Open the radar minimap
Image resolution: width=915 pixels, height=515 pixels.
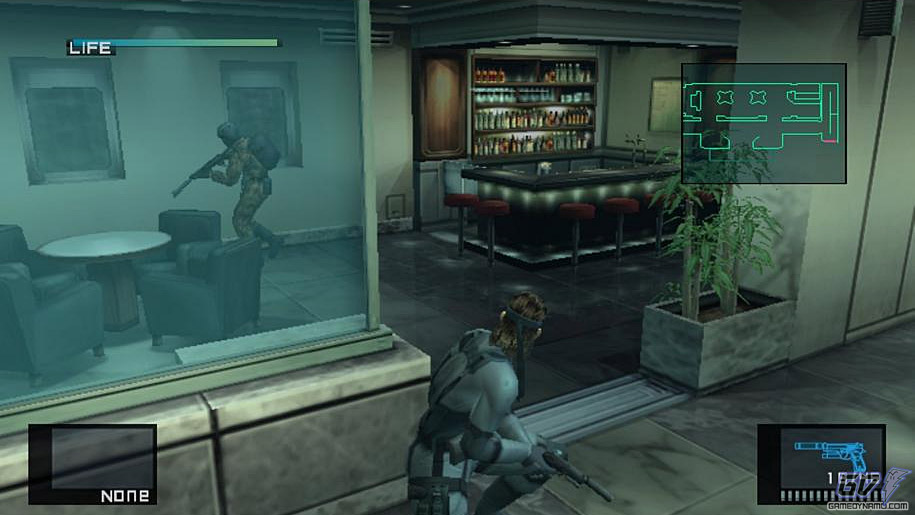[764, 123]
